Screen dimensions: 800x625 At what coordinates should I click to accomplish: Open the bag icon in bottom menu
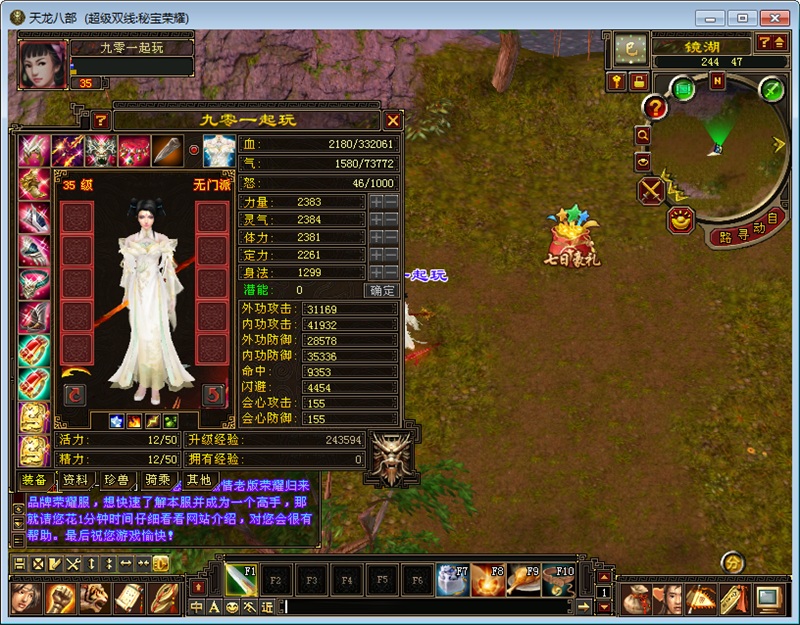634,600
